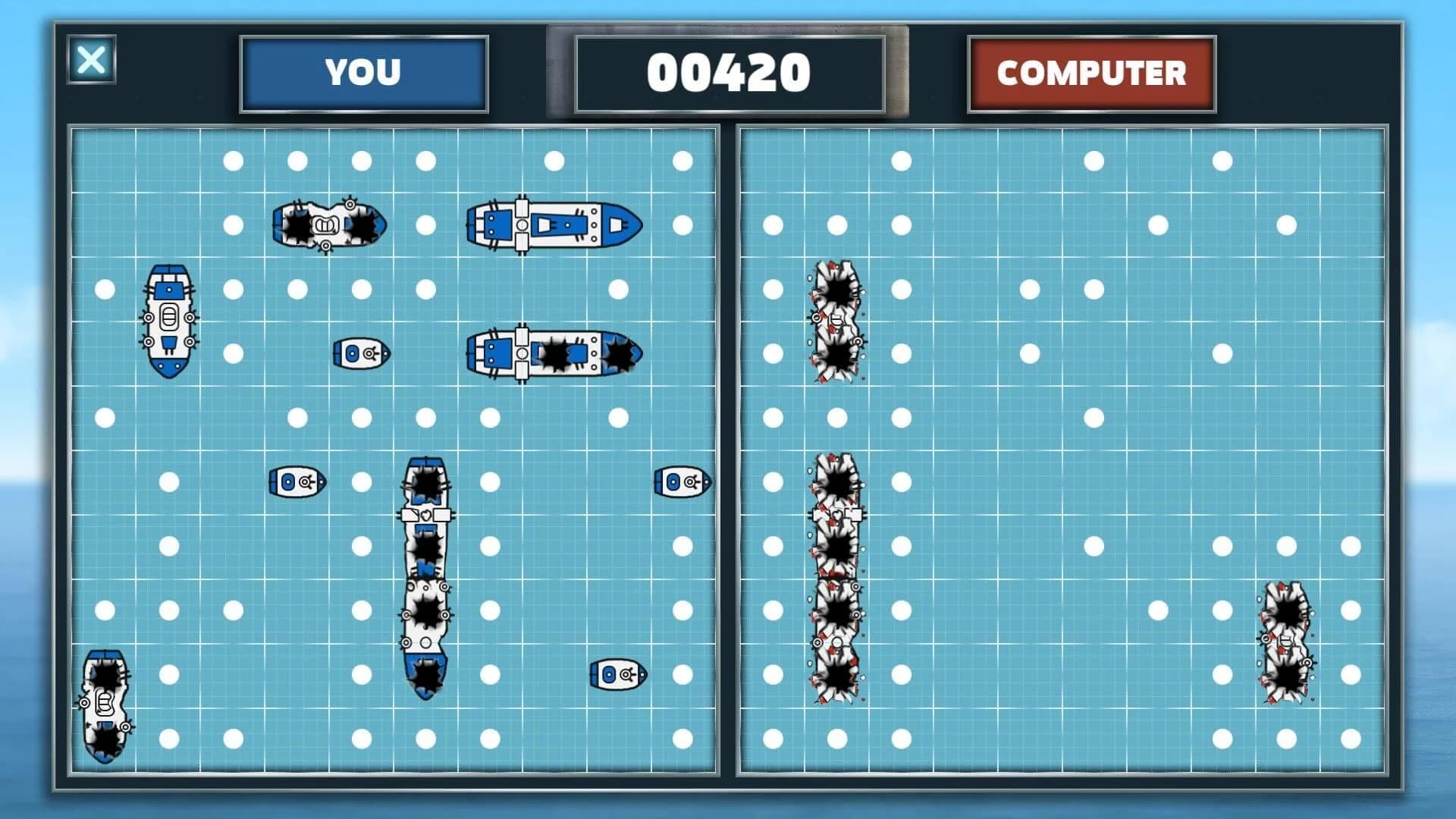Click the 00420 score display

click(x=728, y=74)
